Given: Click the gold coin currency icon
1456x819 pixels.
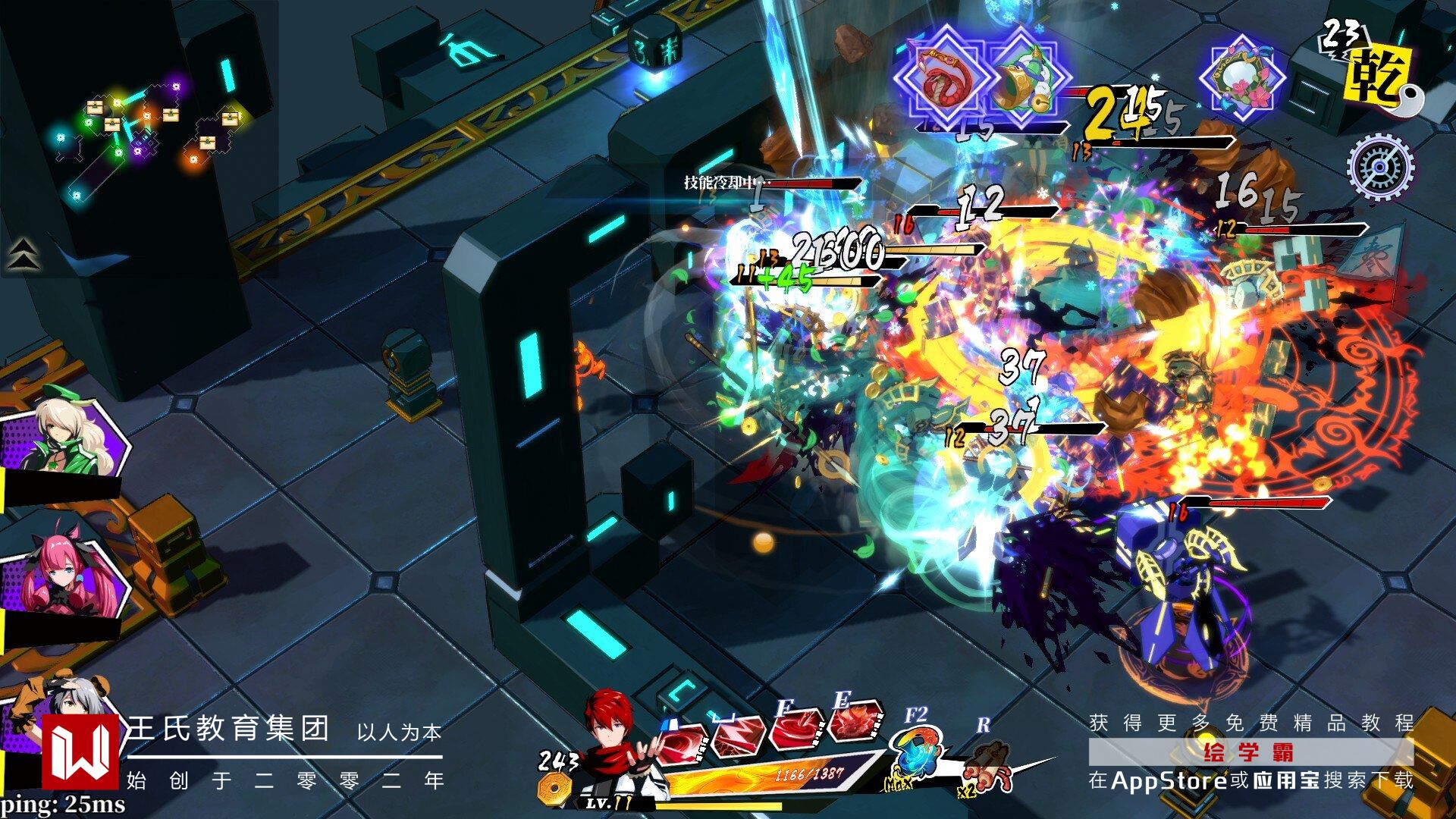Looking at the screenshot, I should [554, 789].
